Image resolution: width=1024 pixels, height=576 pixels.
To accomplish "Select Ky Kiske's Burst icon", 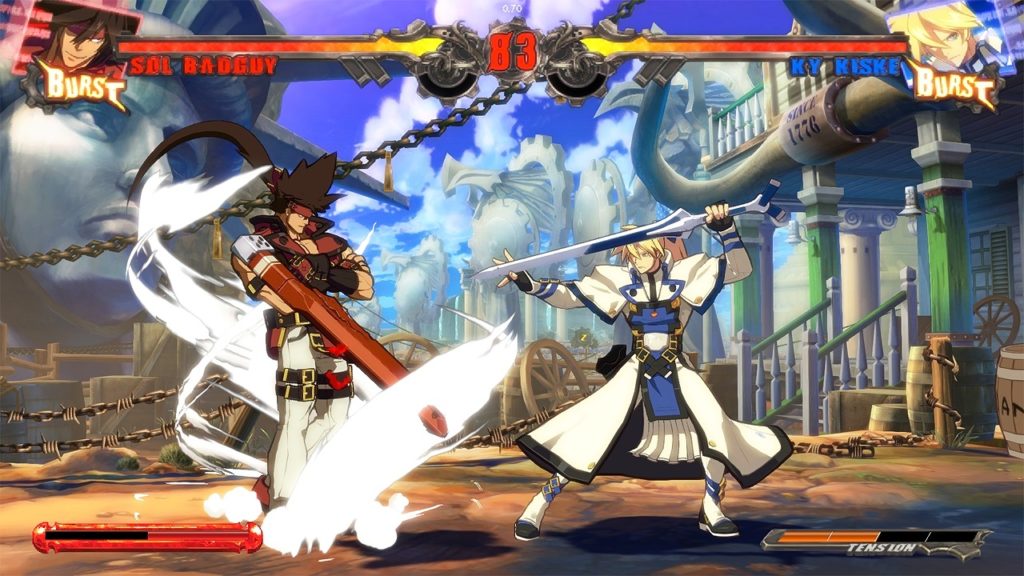I will (953, 87).
